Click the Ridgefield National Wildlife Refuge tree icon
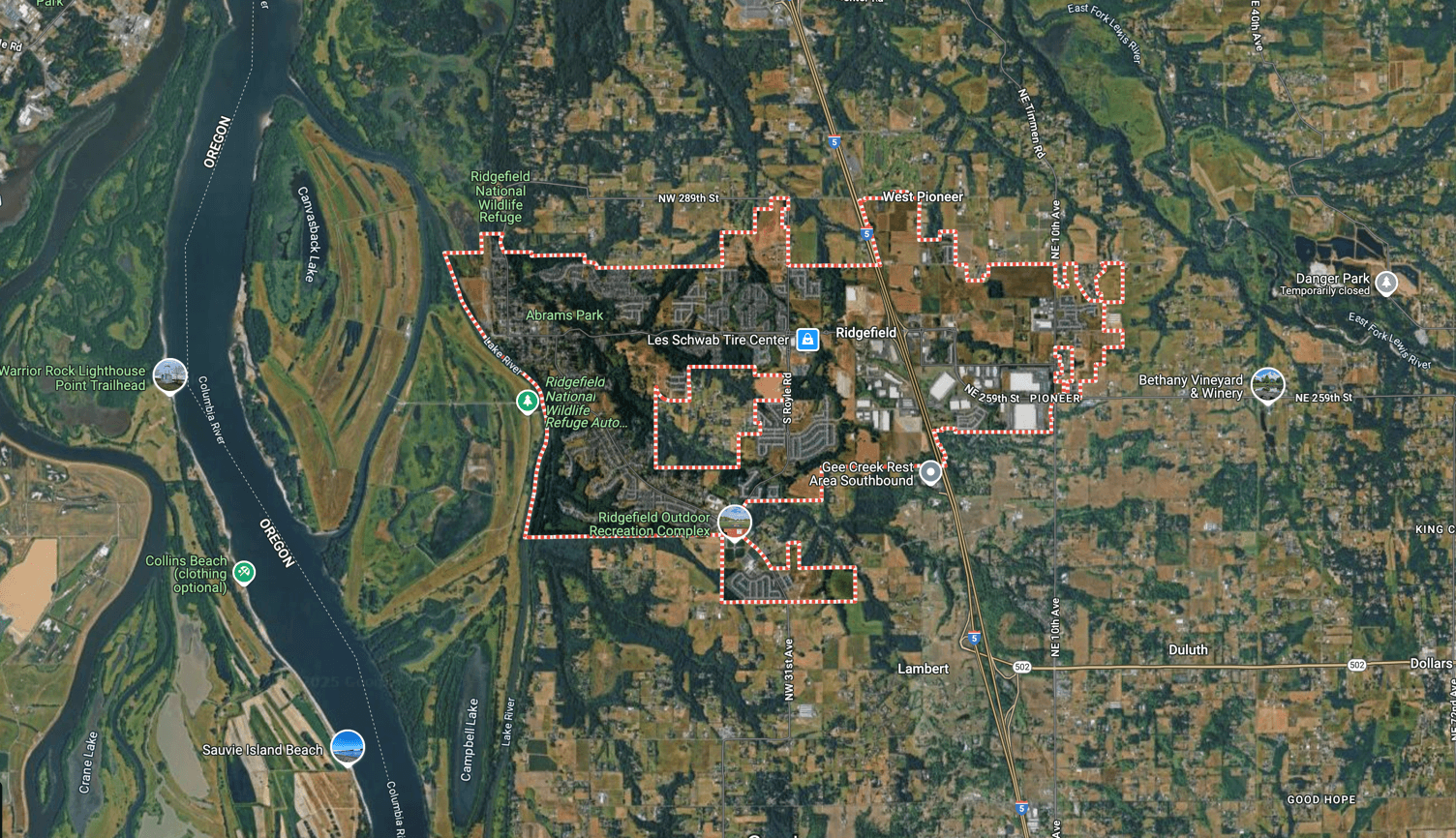Image resolution: width=1456 pixels, height=838 pixels. [x=528, y=400]
